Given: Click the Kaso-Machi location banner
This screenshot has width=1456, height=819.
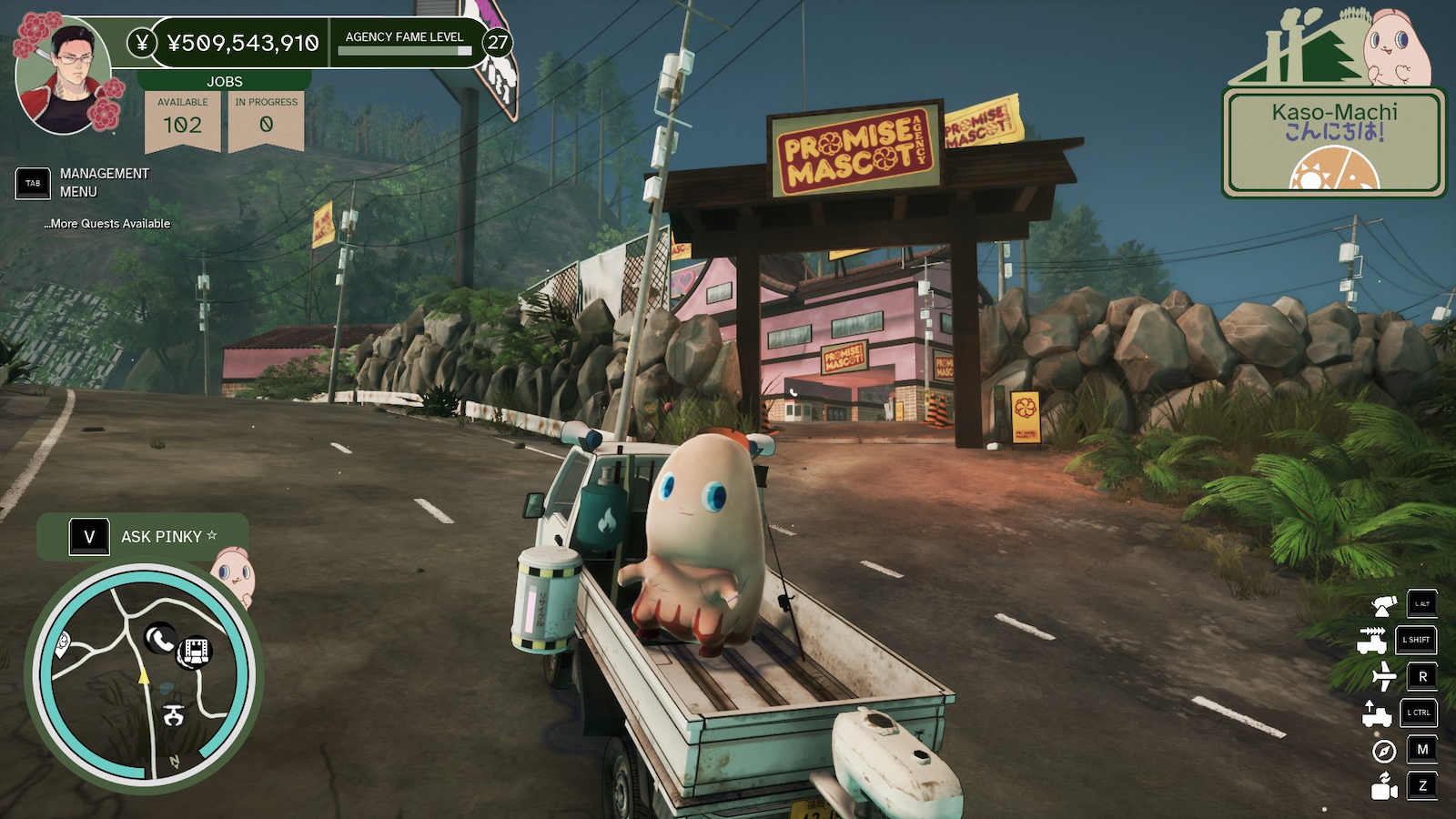Looking at the screenshot, I should [x=1334, y=141].
